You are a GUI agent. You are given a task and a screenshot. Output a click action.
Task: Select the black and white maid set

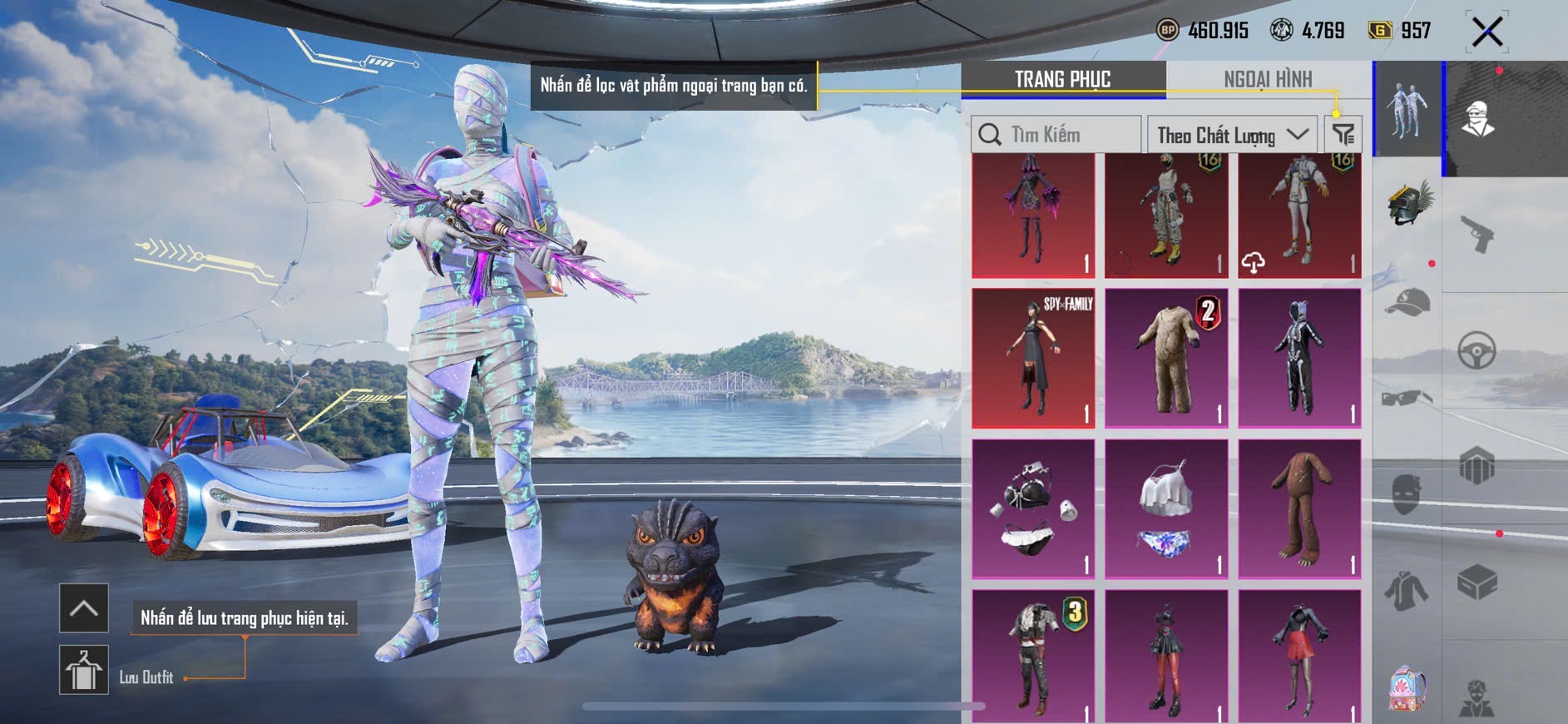click(x=1033, y=508)
